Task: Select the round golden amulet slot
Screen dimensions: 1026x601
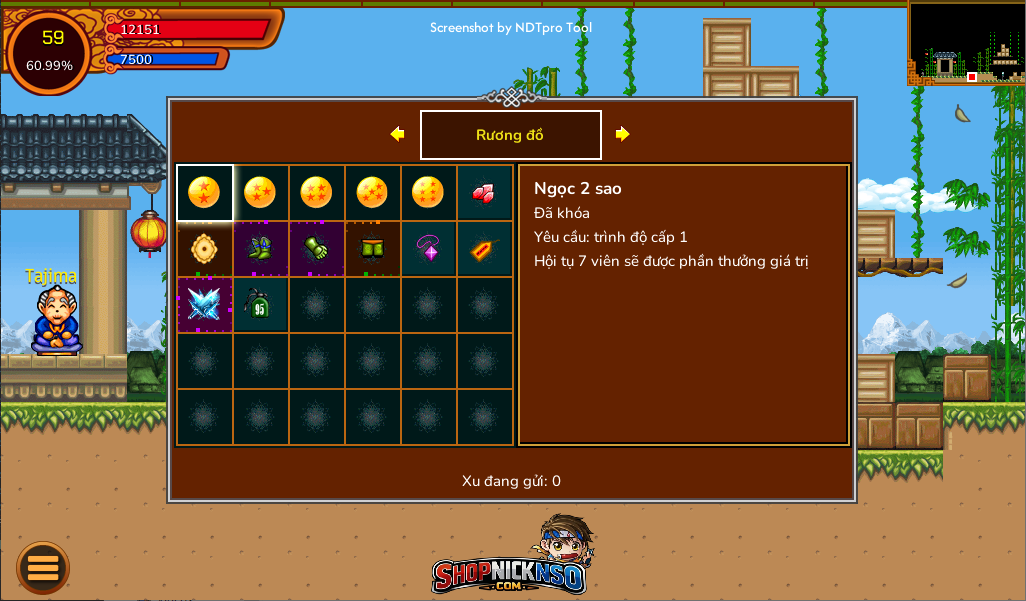Action: 205,249
